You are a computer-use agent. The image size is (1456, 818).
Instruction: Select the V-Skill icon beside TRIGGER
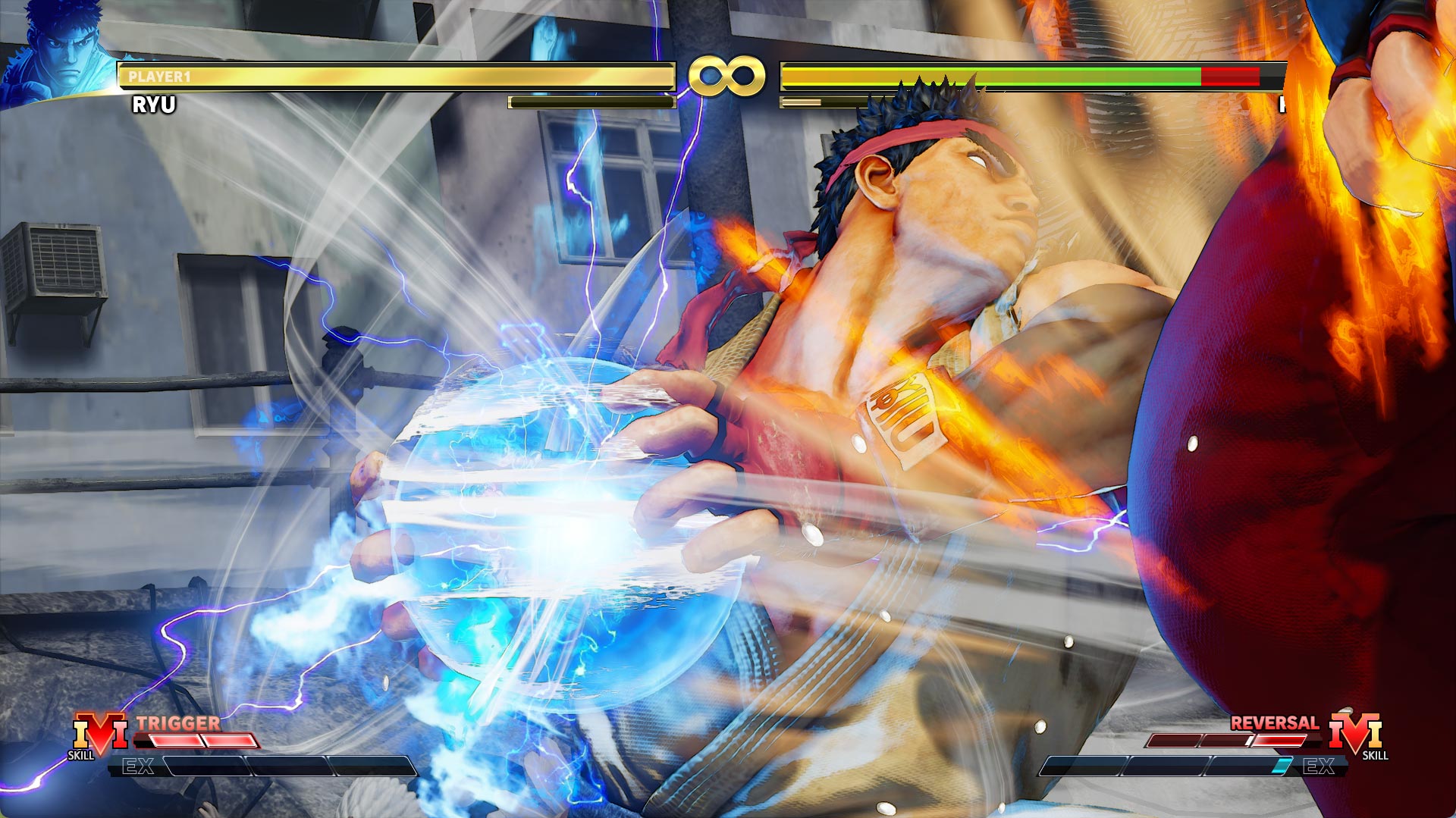click(x=99, y=734)
